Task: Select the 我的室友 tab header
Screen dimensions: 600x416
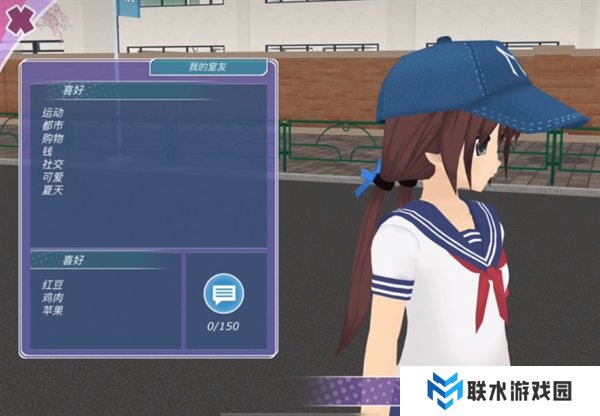Action: tap(209, 68)
